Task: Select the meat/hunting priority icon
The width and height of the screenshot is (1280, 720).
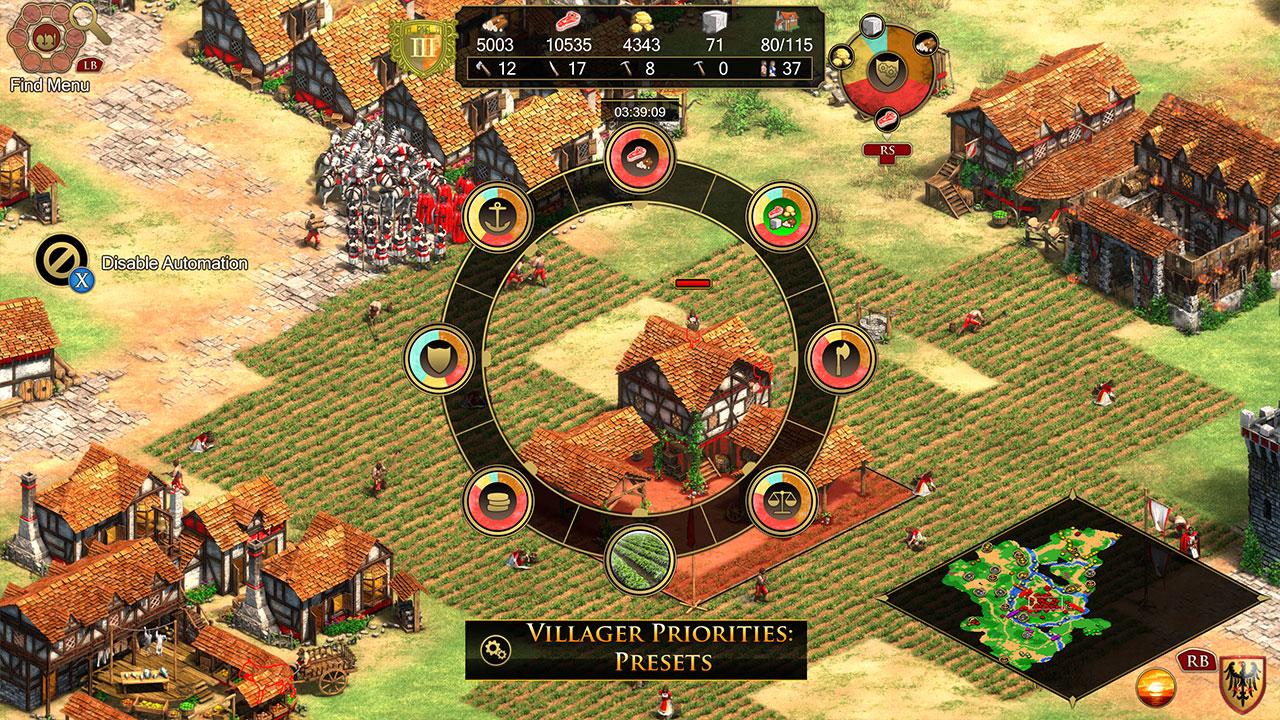Action: (641, 159)
